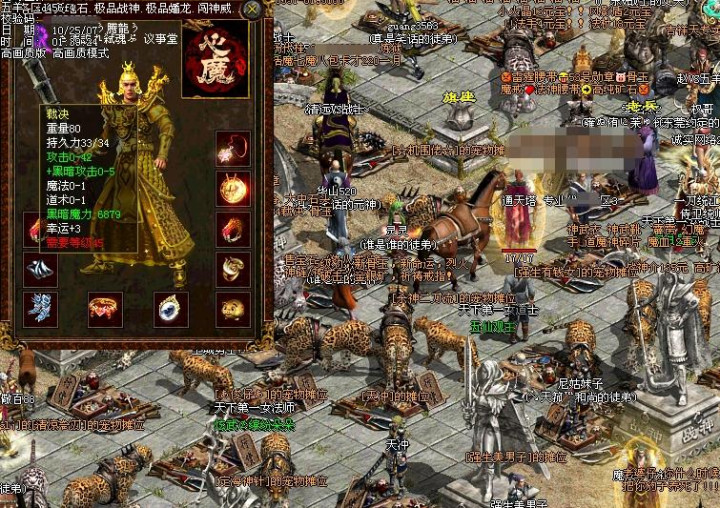Screen dimensions: 720x508
Task: Select the blue crystal item slot
Action: 41,309
